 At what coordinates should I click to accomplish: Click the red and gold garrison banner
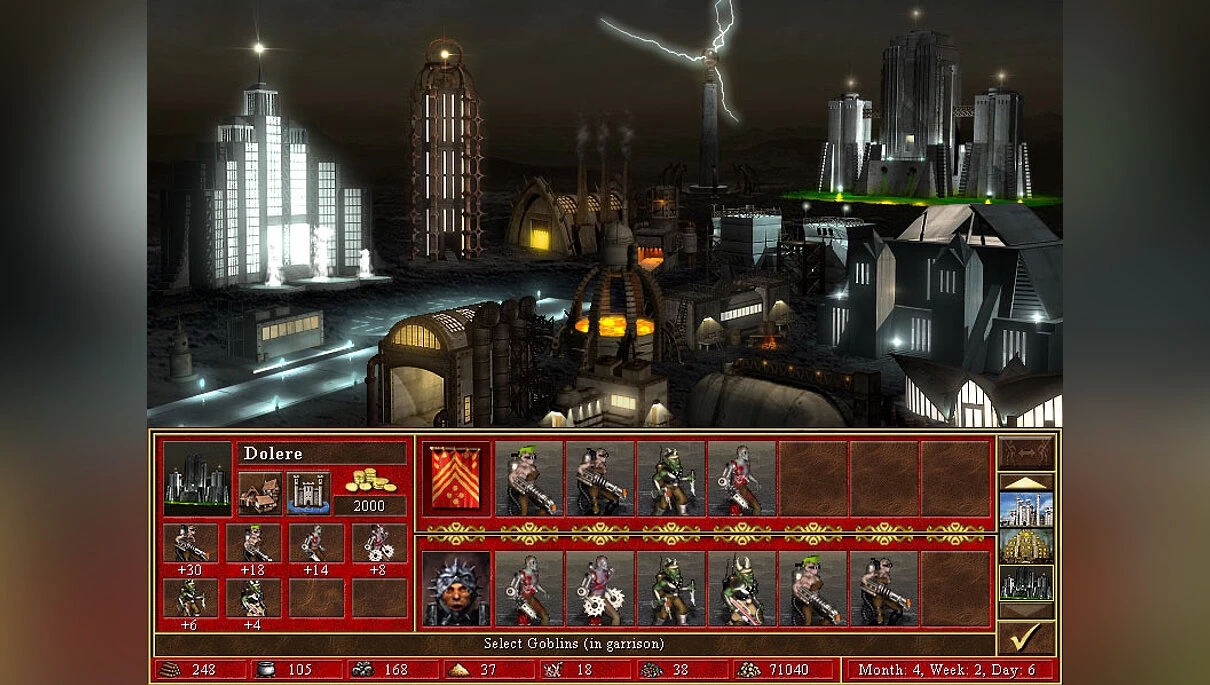click(456, 478)
